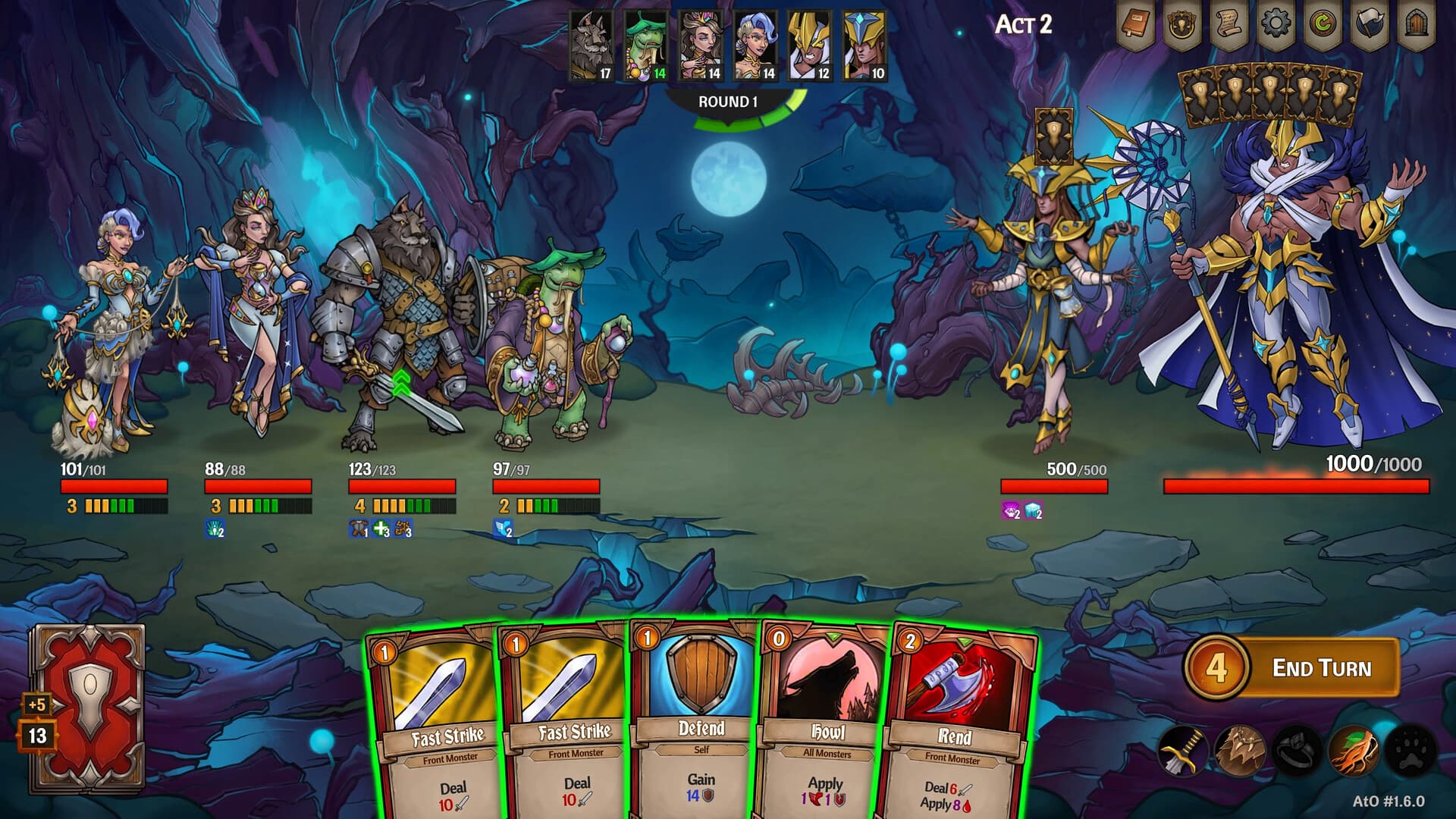Open the brown tome book menu
The image size is (1456, 819).
click(1136, 25)
